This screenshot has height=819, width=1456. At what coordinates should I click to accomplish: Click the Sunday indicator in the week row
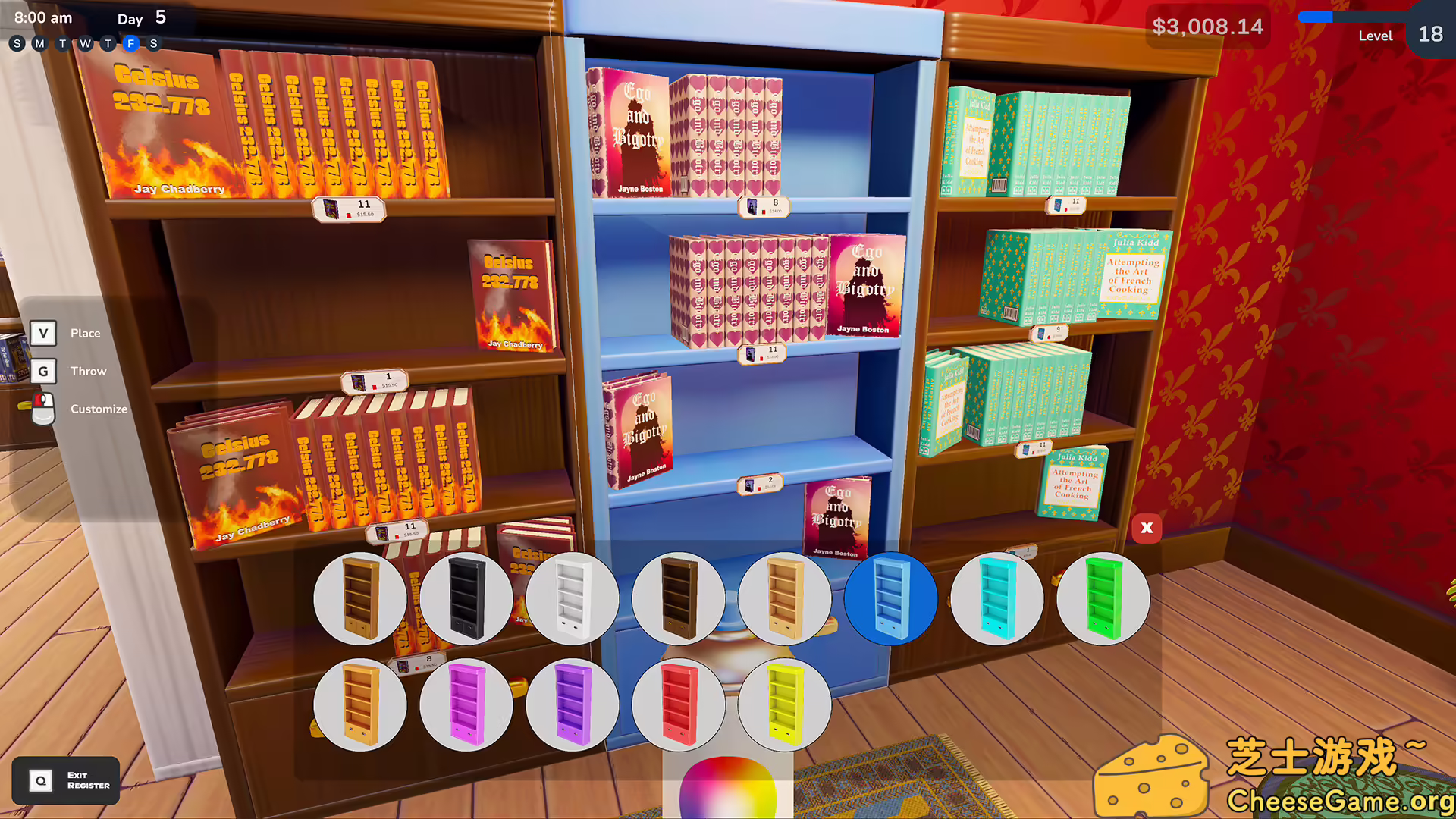point(17,44)
